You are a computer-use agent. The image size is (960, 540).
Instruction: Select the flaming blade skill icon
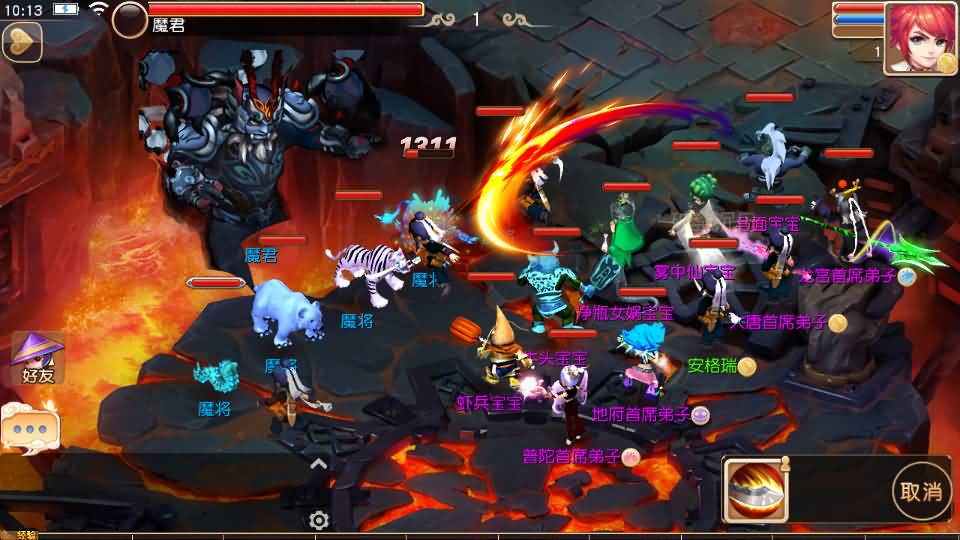tap(756, 490)
